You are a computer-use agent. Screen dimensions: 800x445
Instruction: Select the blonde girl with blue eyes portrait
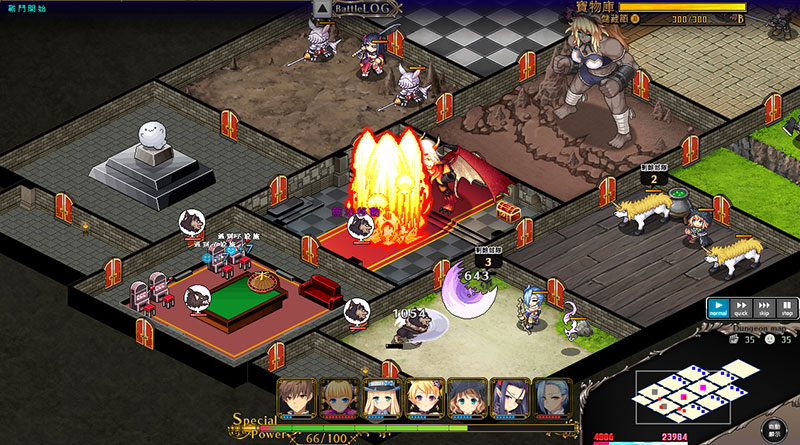(x=337, y=397)
